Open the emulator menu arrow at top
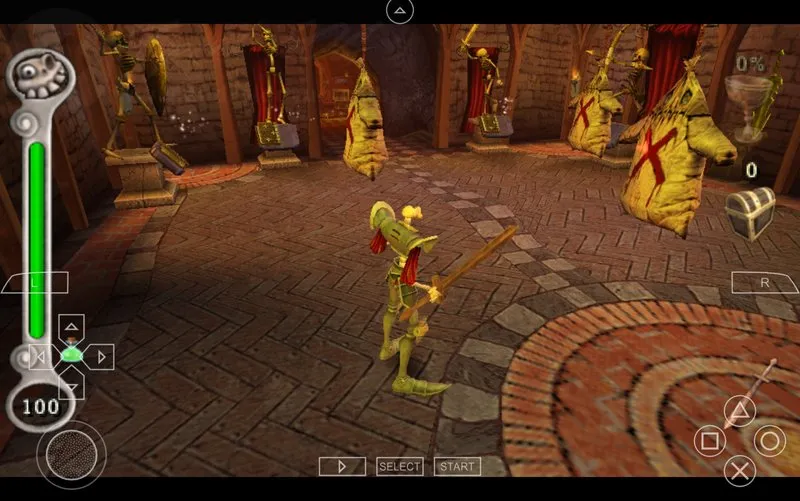Viewport: 800px width, 501px height. pos(400,11)
